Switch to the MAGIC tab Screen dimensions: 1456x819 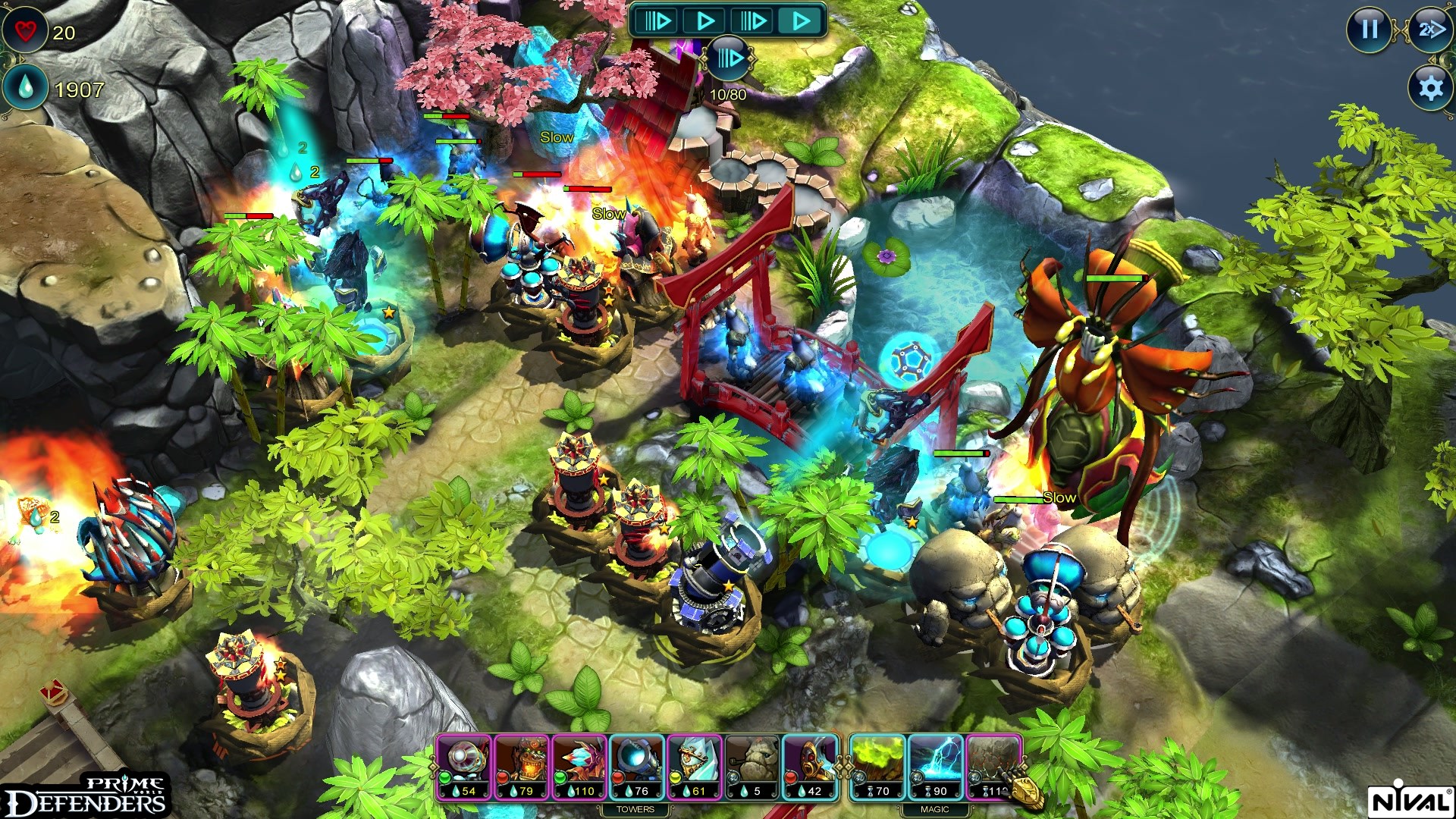pyautogui.click(x=936, y=810)
